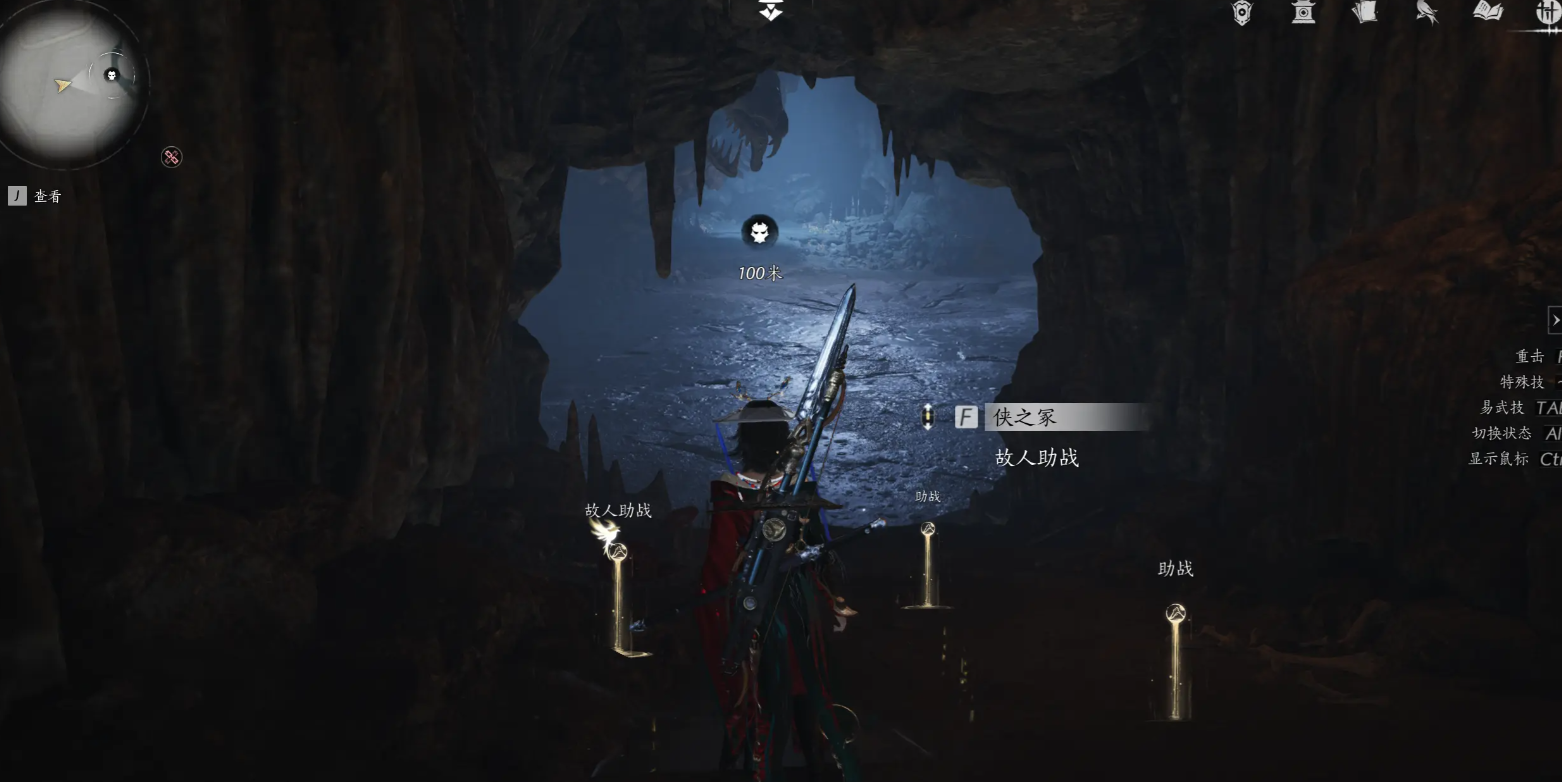Collapse the key hints panel arrow
This screenshot has height=782, width=1562.
tap(1554, 319)
